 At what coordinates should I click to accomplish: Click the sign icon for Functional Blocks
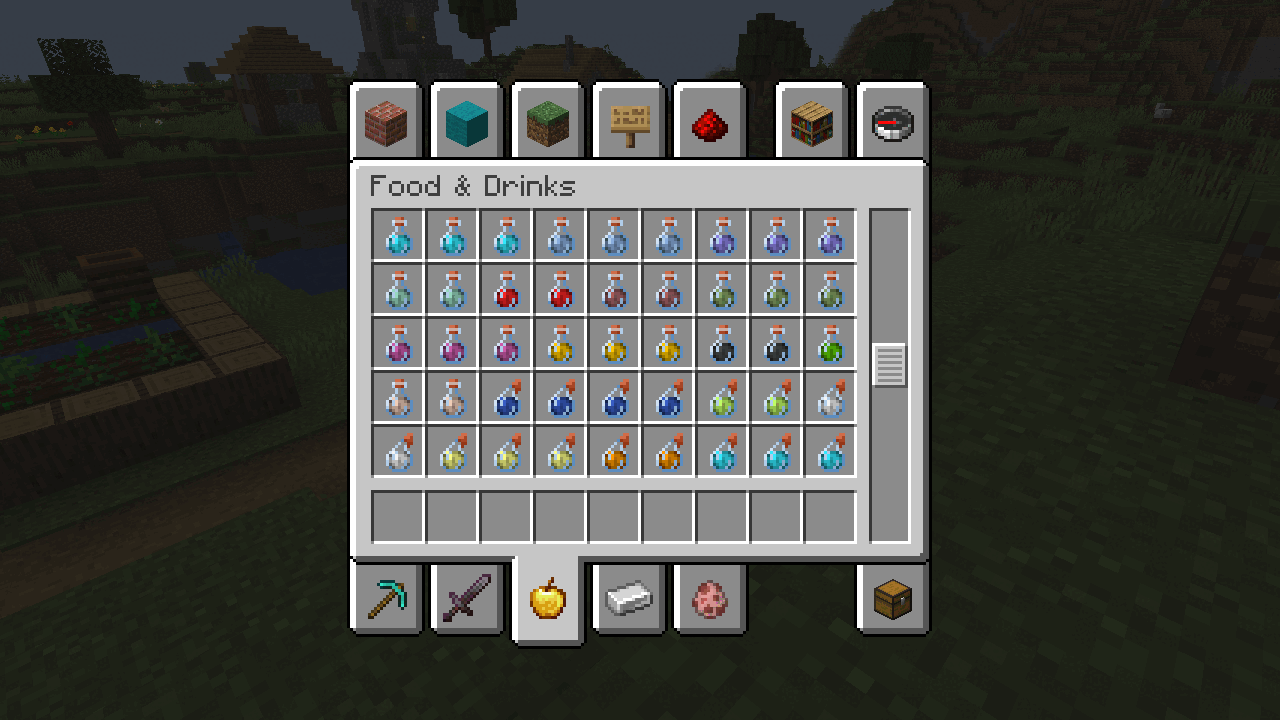pos(628,122)
